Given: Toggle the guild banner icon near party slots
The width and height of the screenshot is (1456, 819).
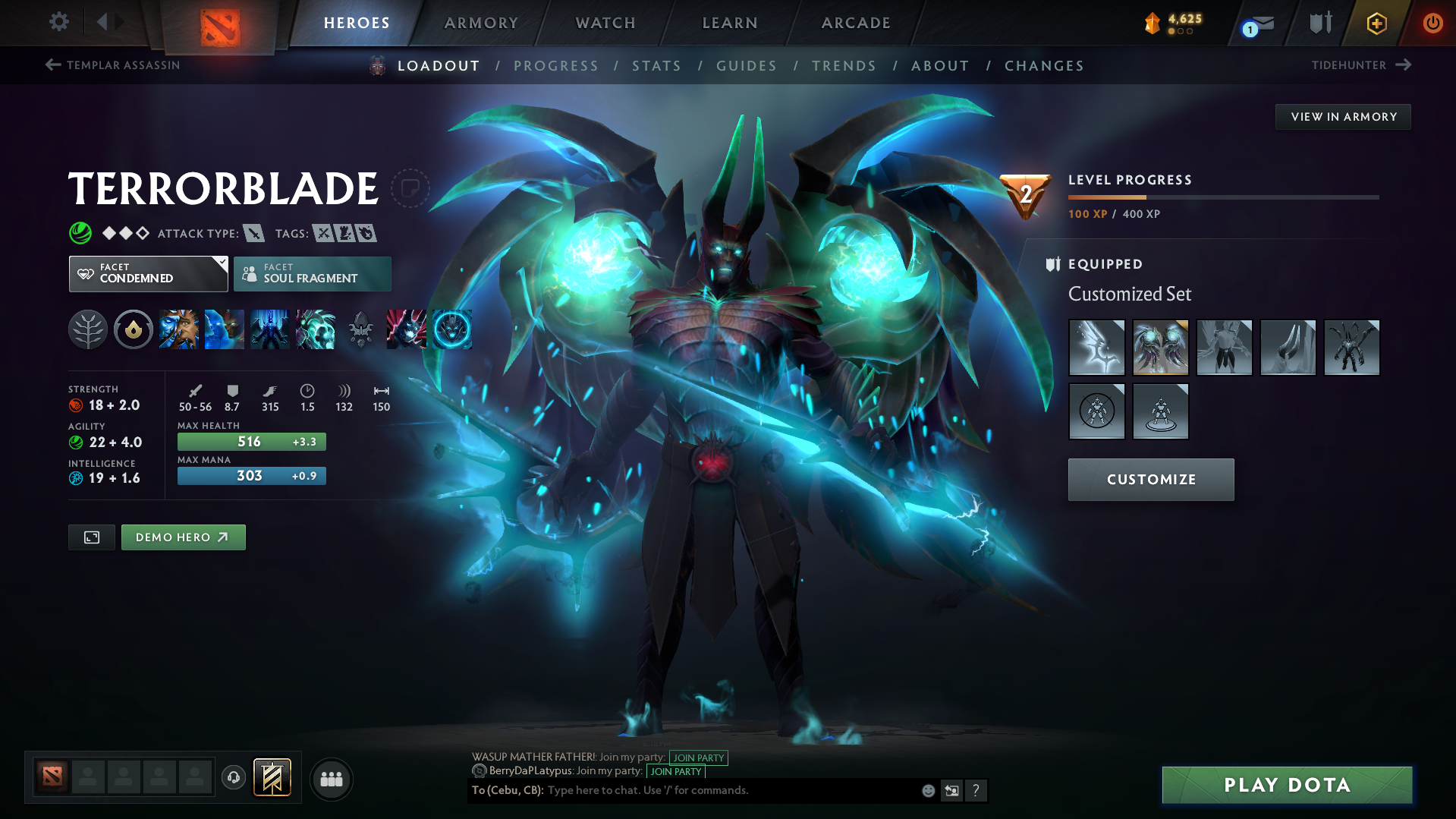Looking at the screenshot, I should (271, 777).
